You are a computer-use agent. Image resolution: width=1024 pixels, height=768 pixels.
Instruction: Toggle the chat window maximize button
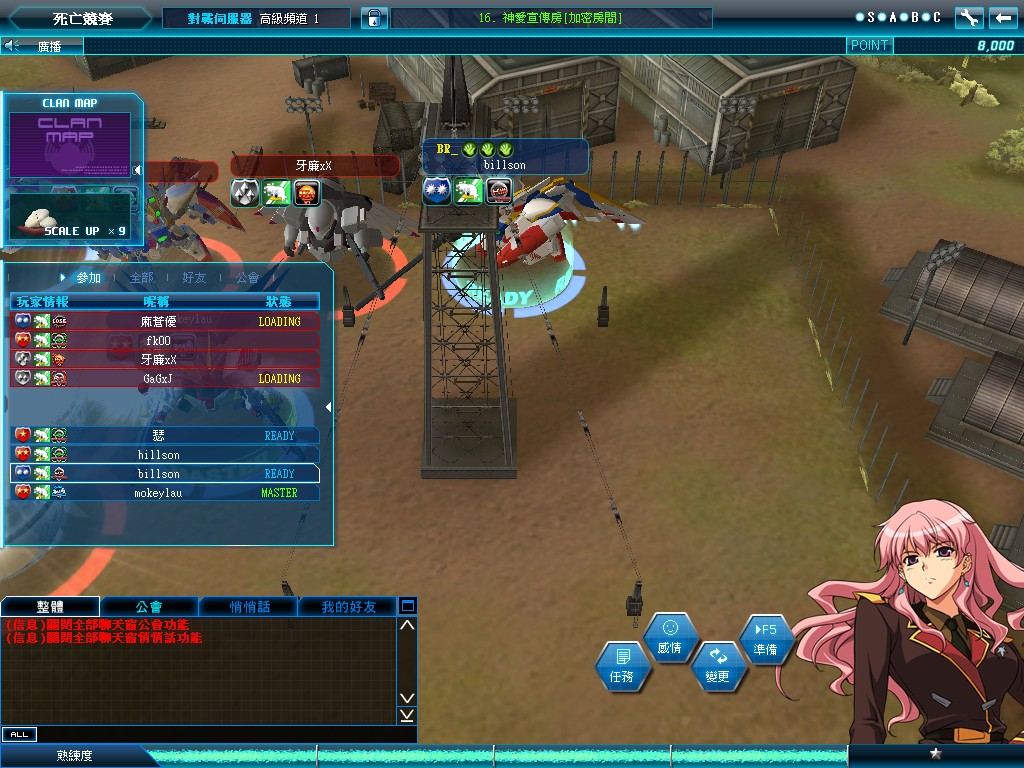407,606
